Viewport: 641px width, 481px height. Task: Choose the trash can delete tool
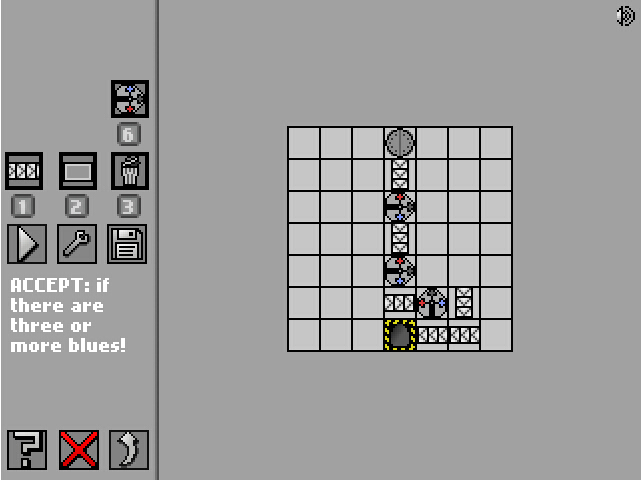coord(130,171)
